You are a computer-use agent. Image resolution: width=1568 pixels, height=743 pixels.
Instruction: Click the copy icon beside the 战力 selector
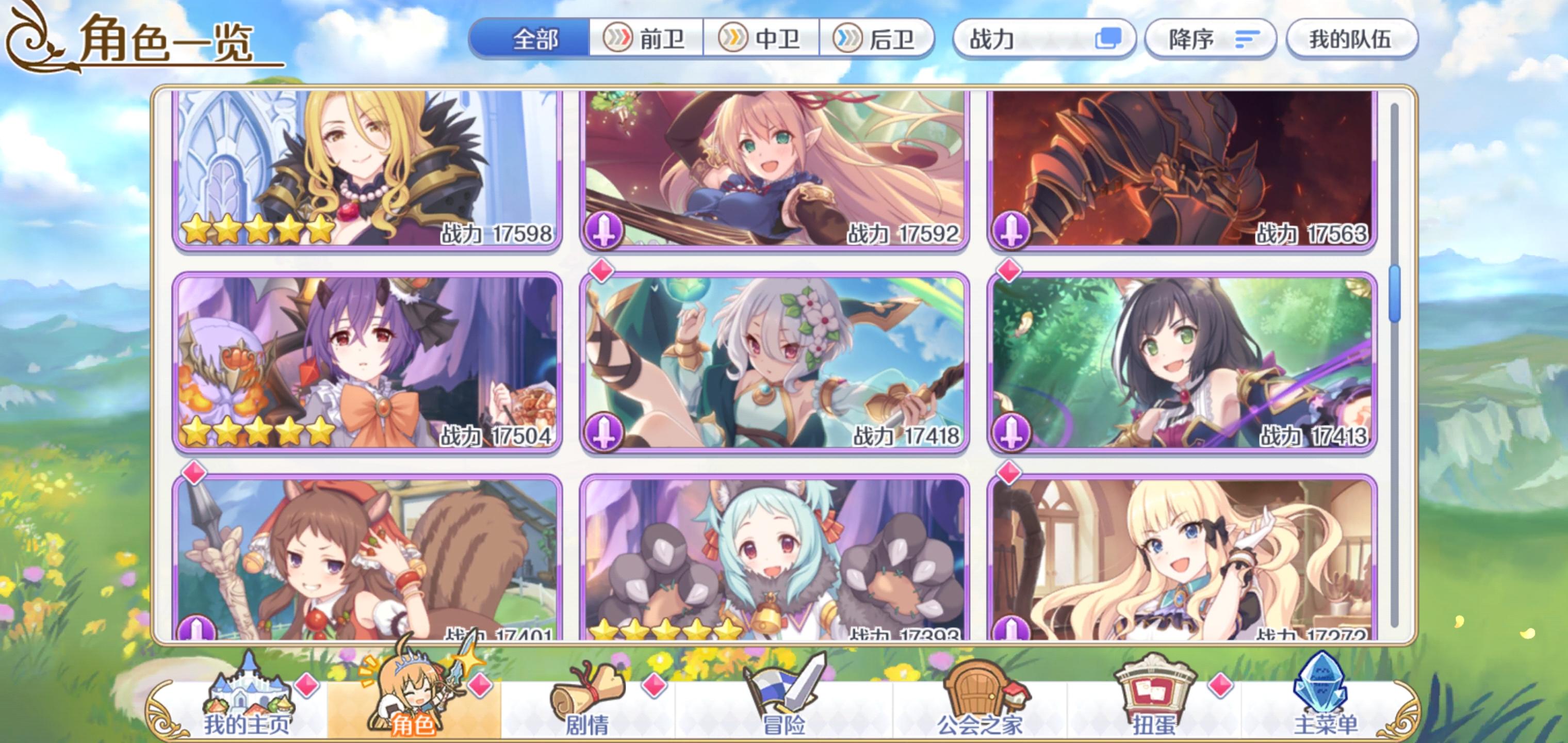click(x=1112, y=38)
